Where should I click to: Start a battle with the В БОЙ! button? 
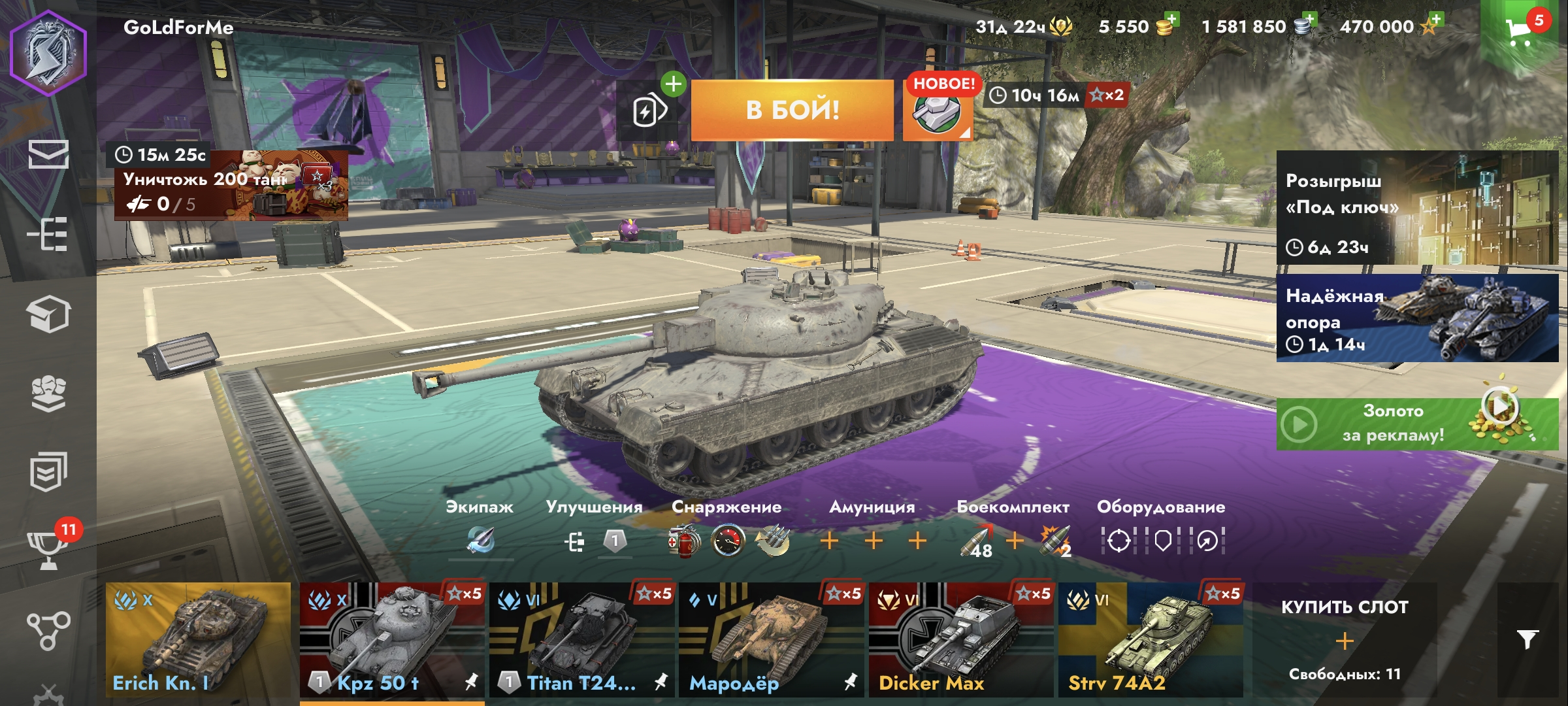click(792, 110)
